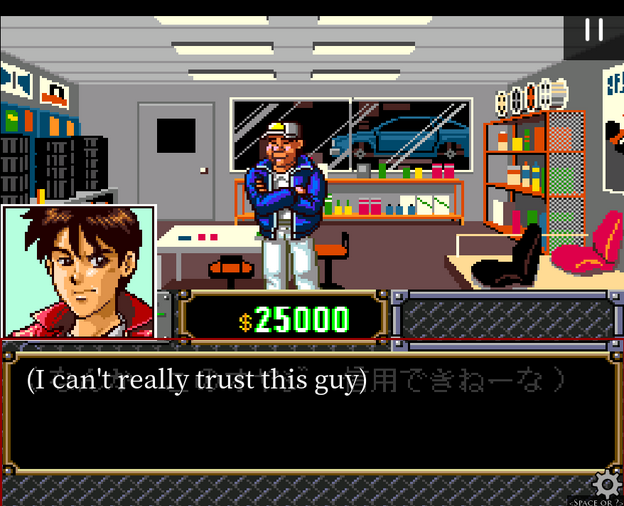Pause the game with the top-right button
The width and height of the screenshot is (624, 506).
coord(594,30)
